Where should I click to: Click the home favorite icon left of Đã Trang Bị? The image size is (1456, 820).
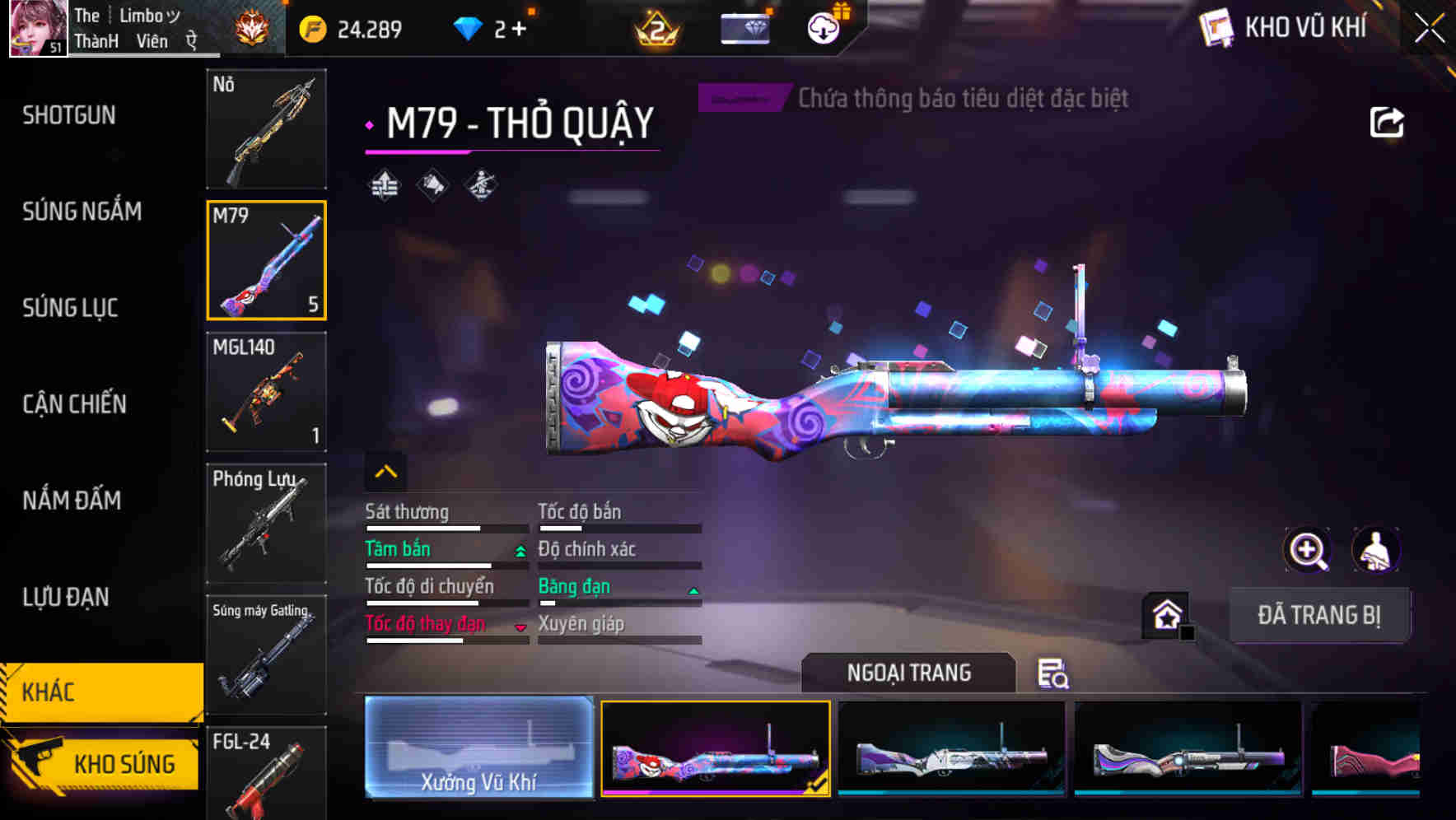click(x=1165, y=613)
